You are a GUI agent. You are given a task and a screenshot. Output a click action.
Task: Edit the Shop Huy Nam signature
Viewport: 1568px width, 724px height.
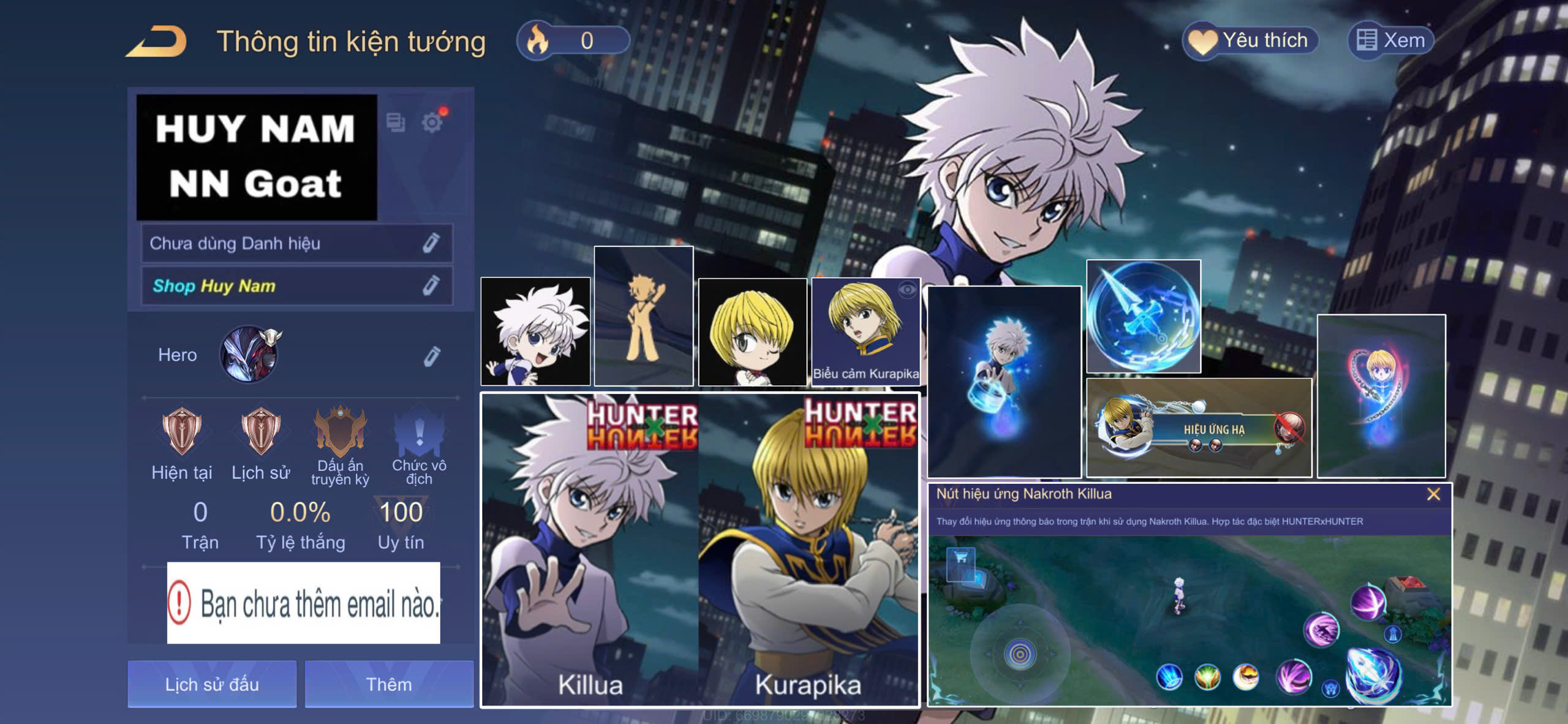431,285
